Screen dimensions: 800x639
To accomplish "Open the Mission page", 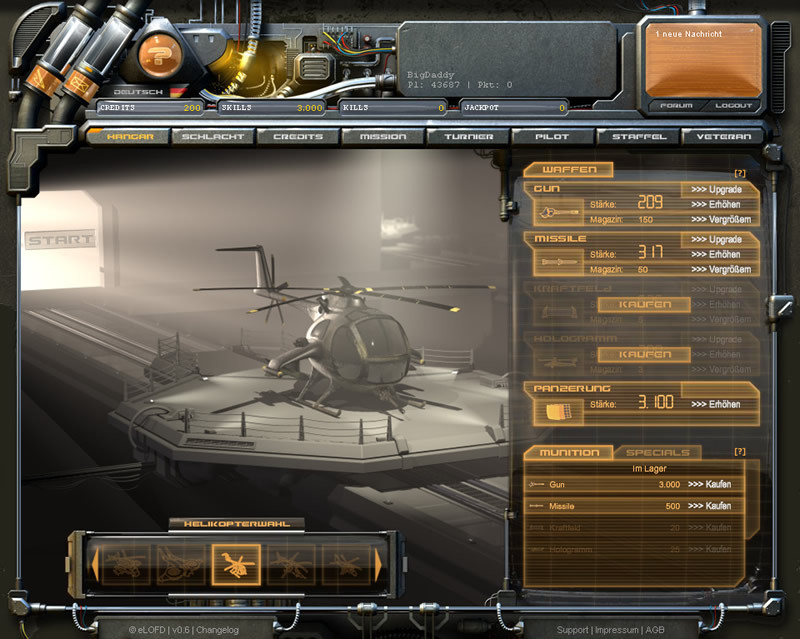I will [x=382, y=136].
